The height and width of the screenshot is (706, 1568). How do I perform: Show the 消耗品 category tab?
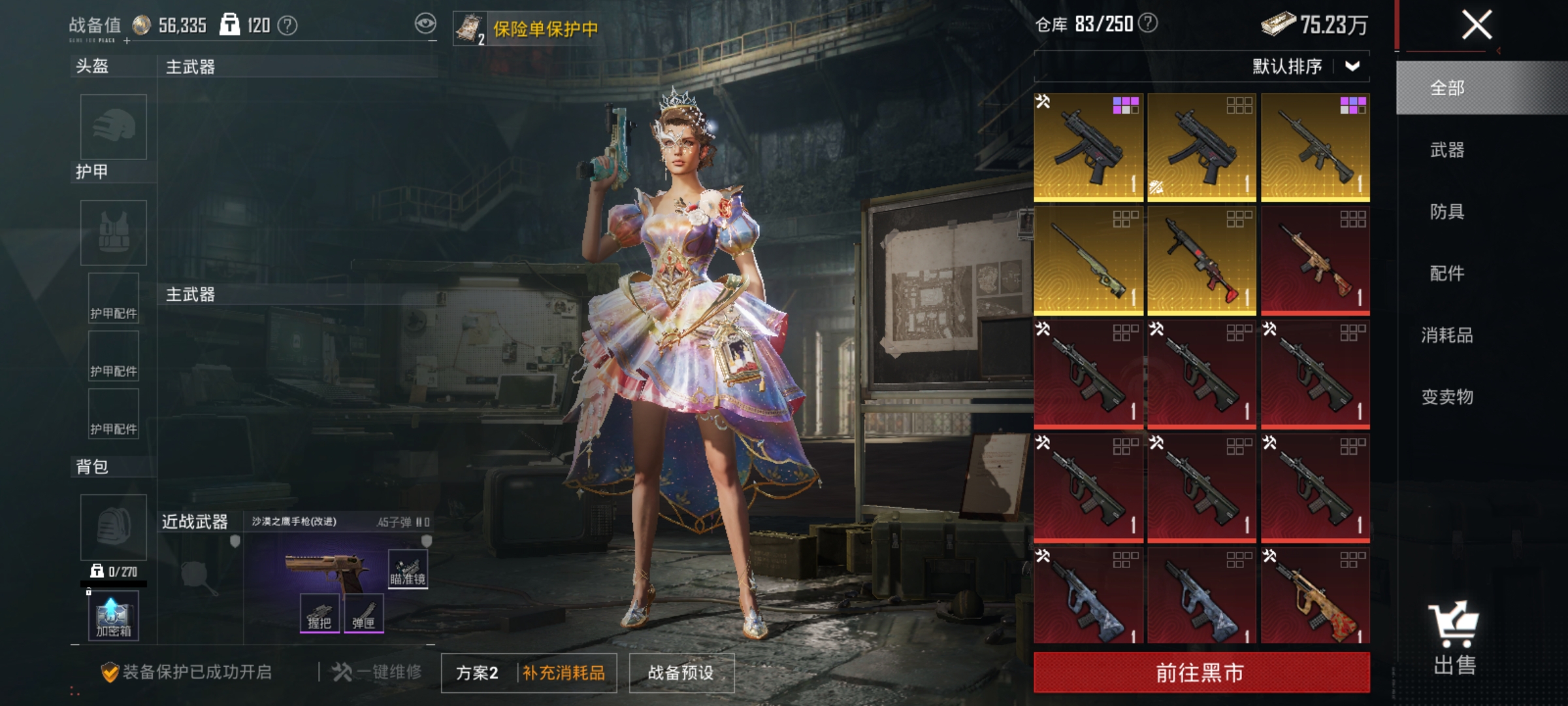click(1447, 335)
